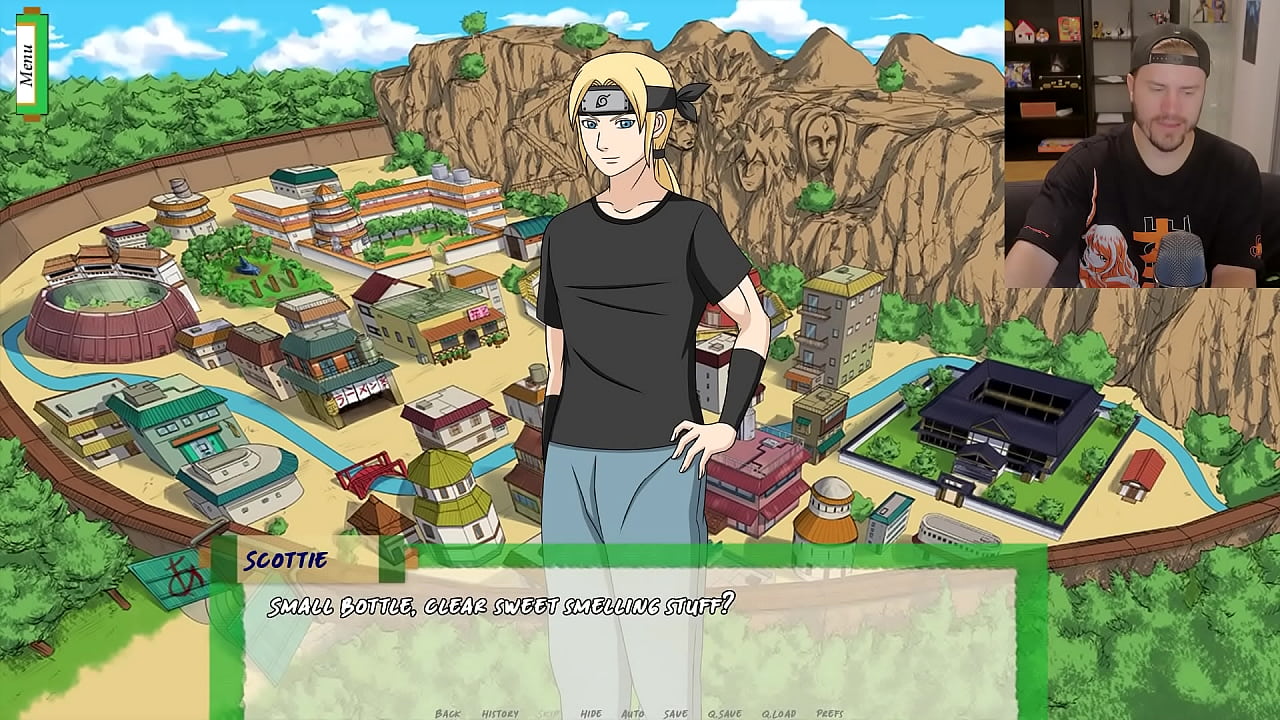The image size is (1280, 720).
Task: Open the green Menu scroll button
Action: (28, 62)
